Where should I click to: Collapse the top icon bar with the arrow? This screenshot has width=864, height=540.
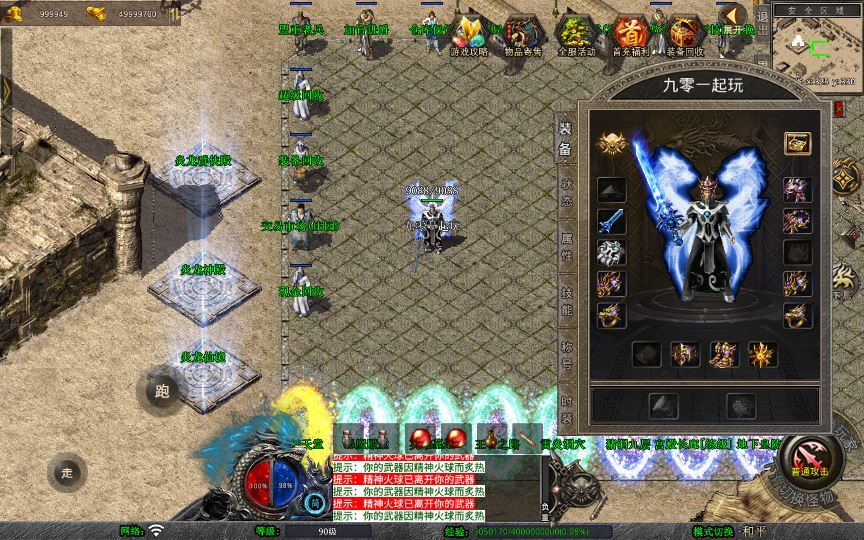[x=734, y=17]
